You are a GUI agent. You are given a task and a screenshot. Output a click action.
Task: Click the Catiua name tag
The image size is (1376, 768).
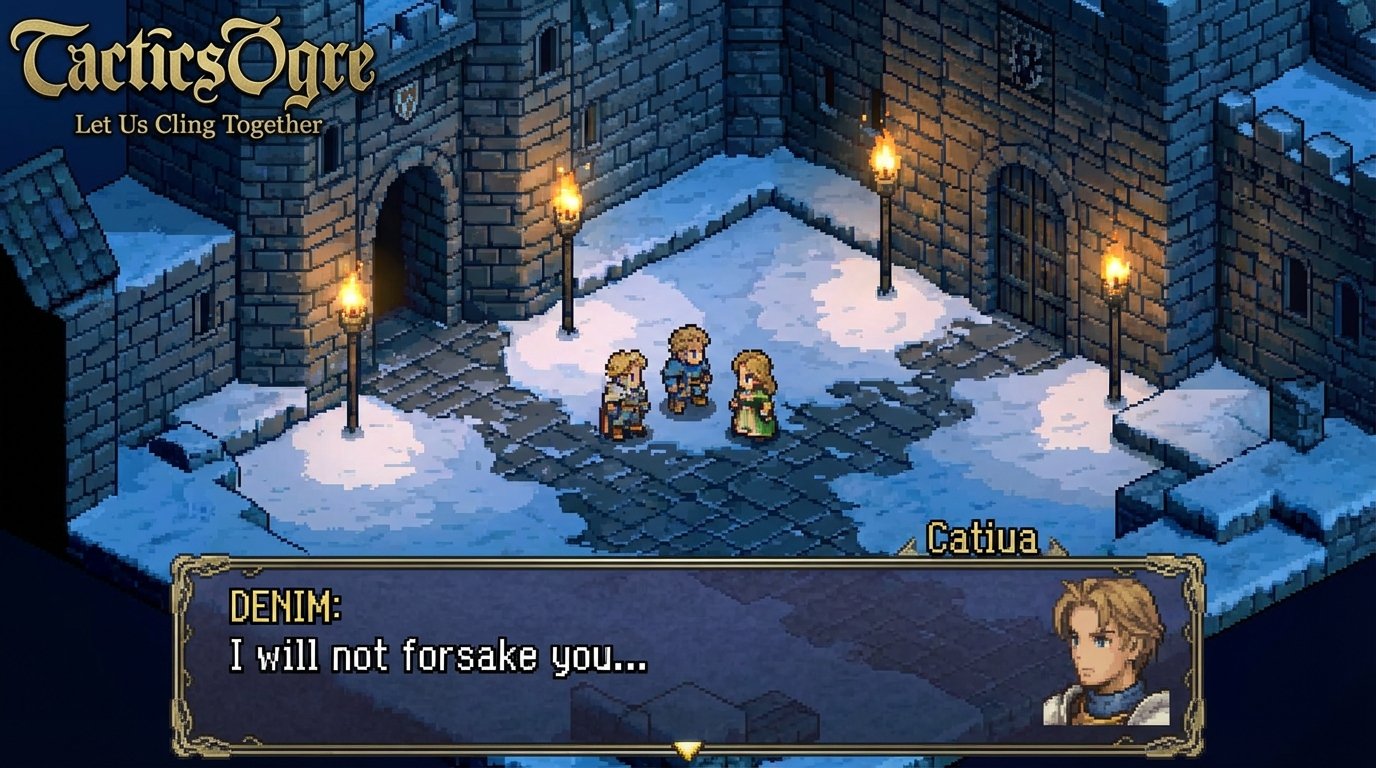coord(985,537)
